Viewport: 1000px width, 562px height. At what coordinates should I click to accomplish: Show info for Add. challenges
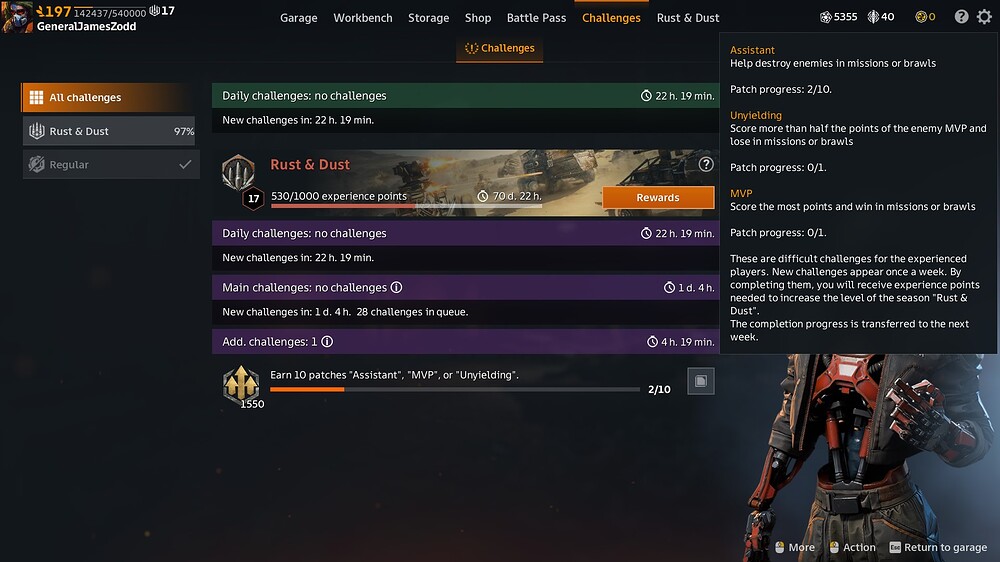tap(327, 342)
